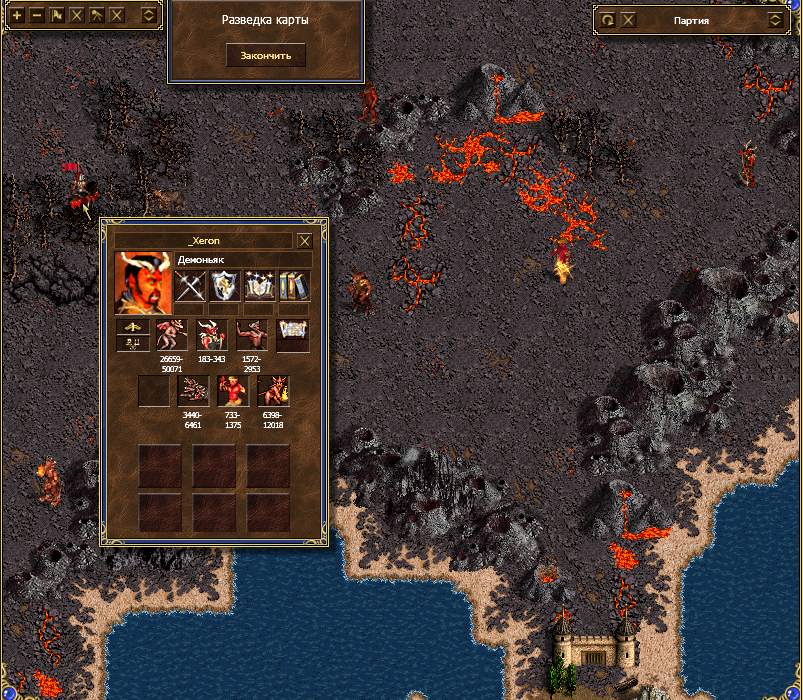
Task: Expand the Партия panel with the double-arrow button
Action: point(775,19)
